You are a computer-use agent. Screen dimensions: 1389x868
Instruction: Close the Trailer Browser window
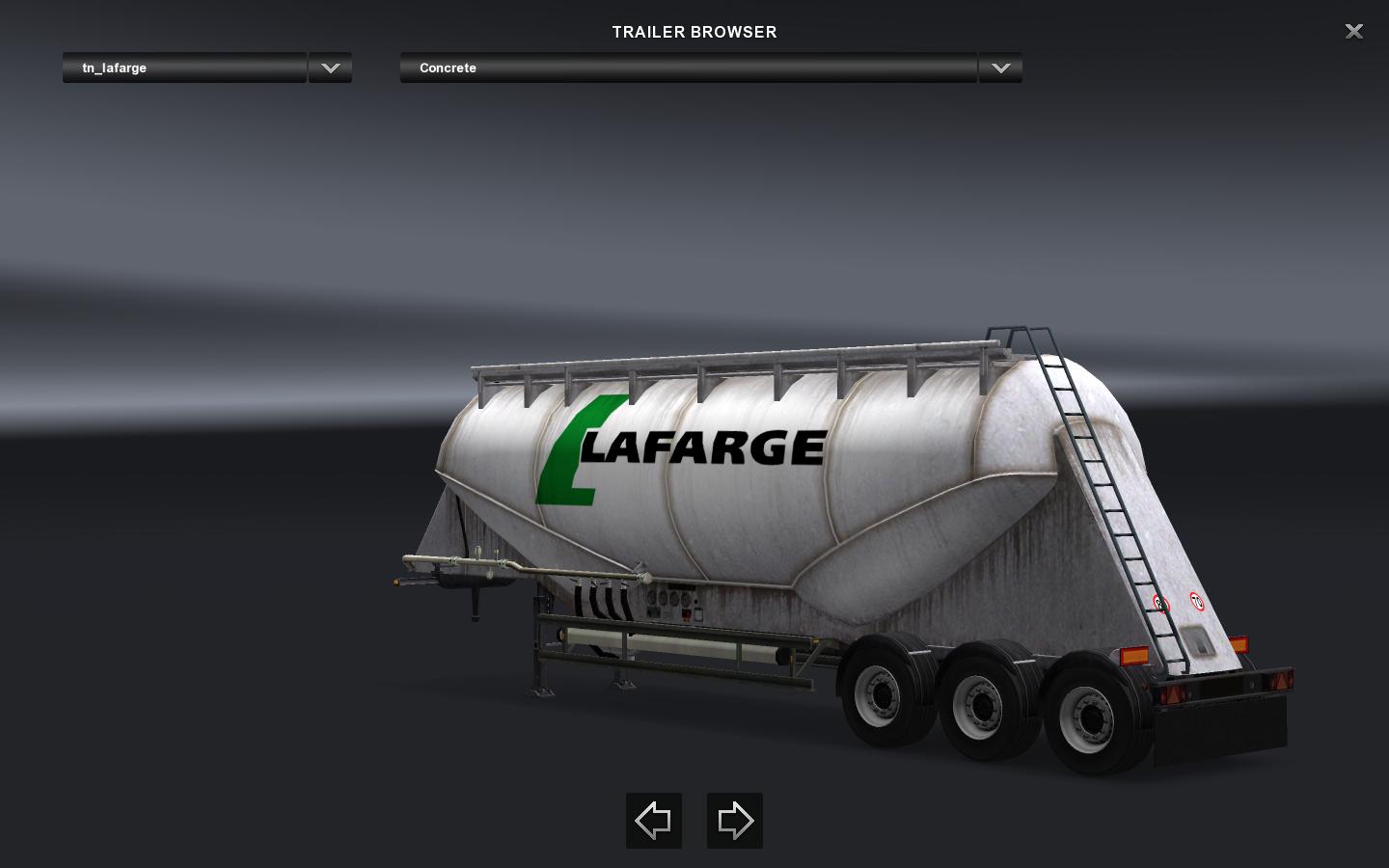(x=1354, y=32)
